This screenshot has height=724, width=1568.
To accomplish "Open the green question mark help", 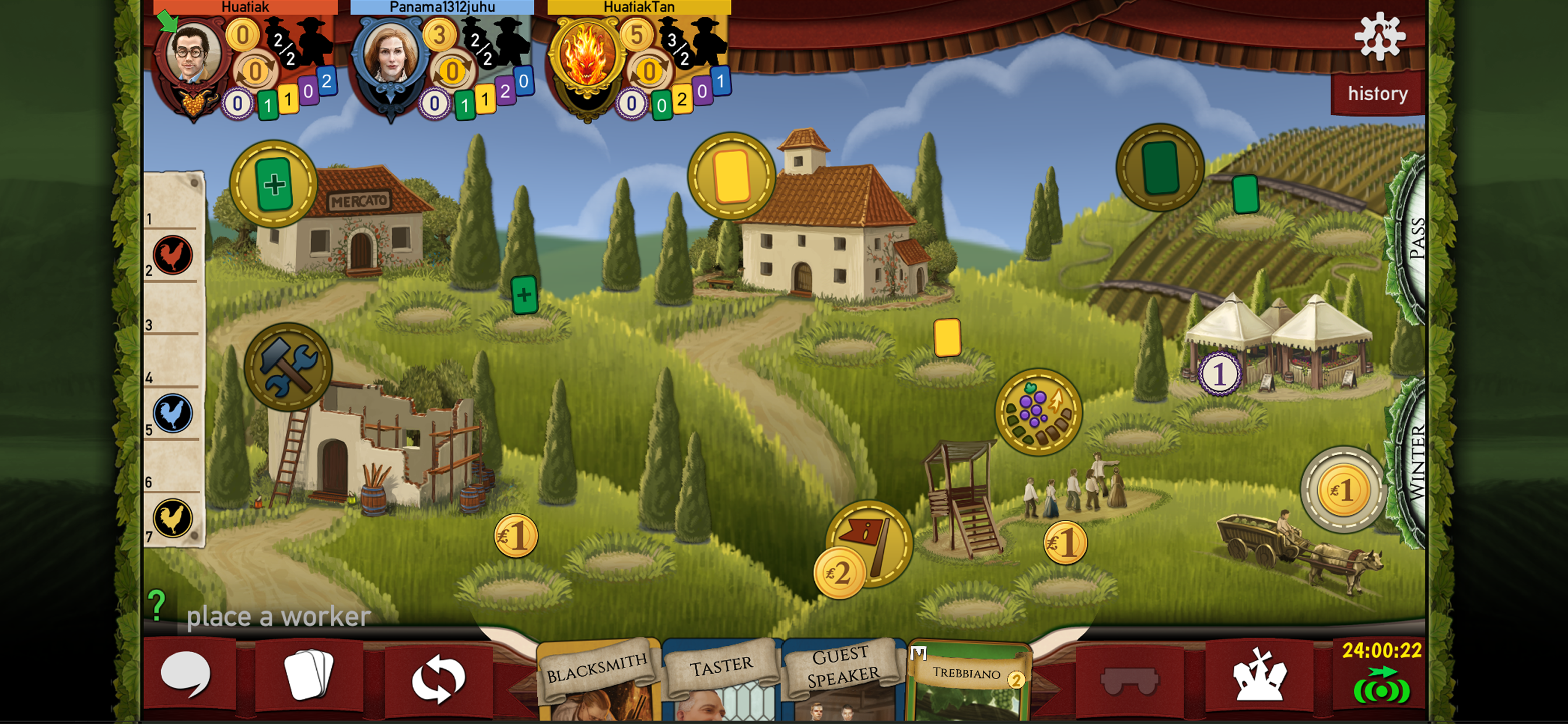I will pos(157,605).
